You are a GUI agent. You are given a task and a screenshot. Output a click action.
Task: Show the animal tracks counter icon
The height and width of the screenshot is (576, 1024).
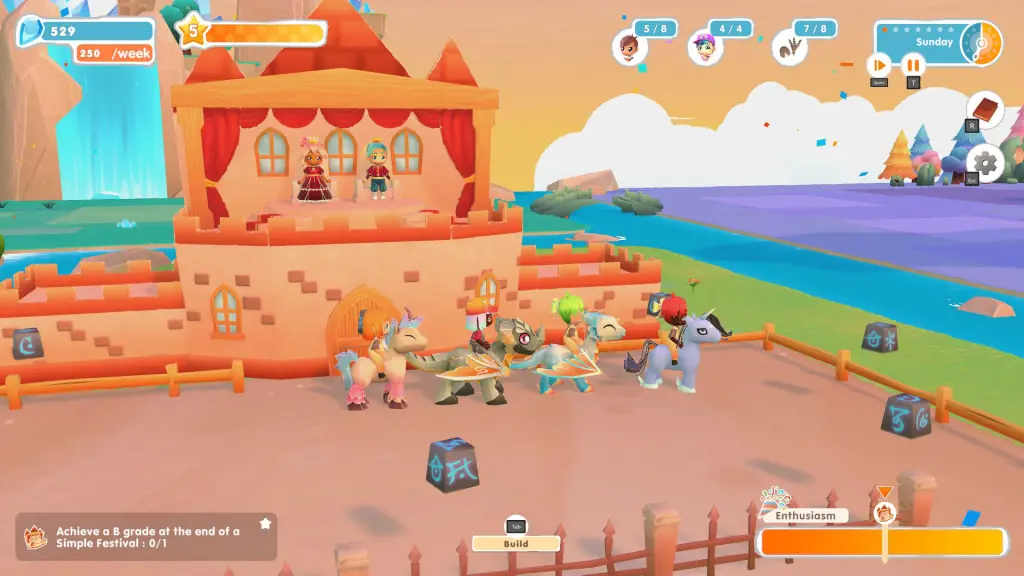[x=789, y=46]
